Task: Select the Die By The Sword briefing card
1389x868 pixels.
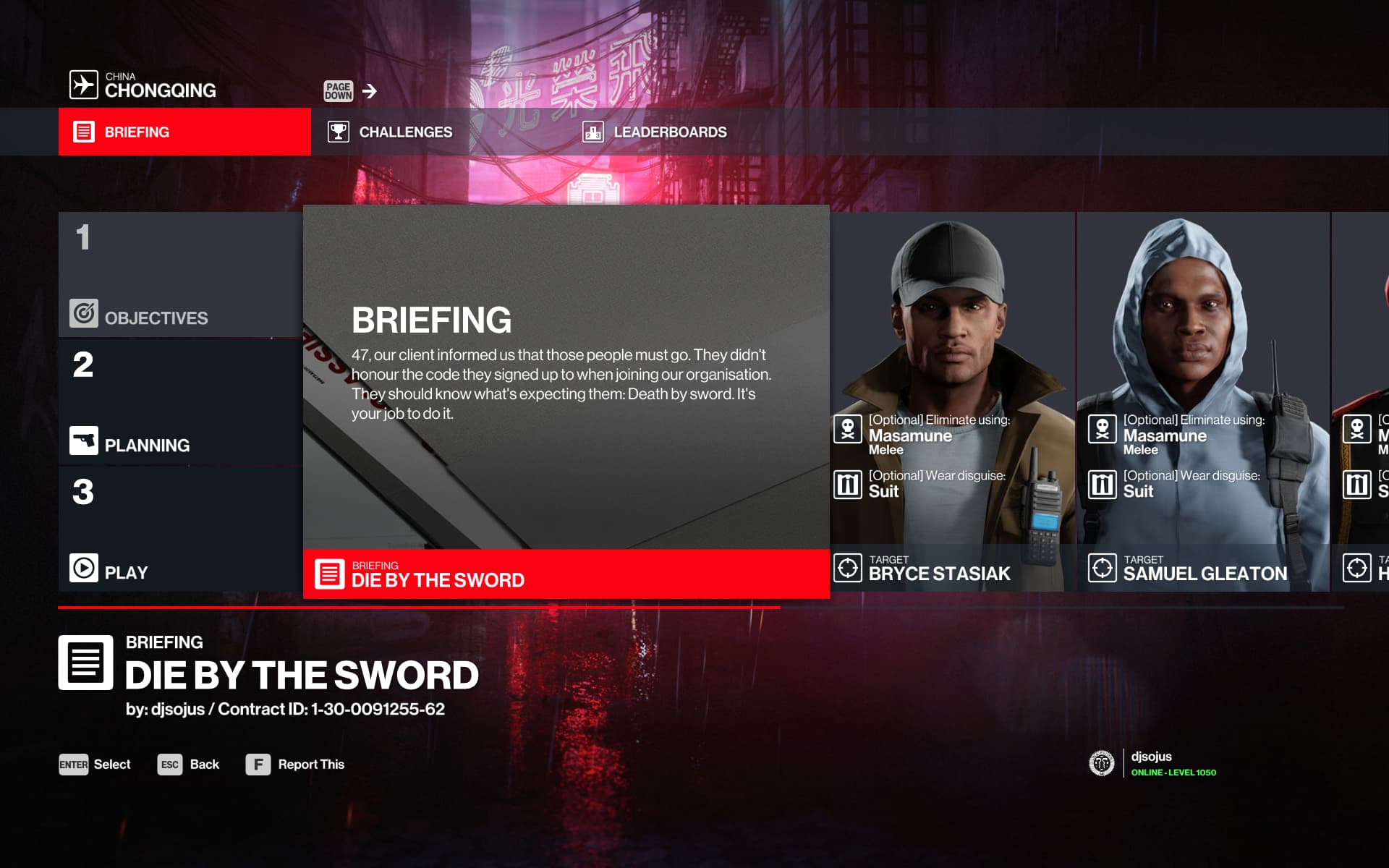Action: click(x=566, y=402)
